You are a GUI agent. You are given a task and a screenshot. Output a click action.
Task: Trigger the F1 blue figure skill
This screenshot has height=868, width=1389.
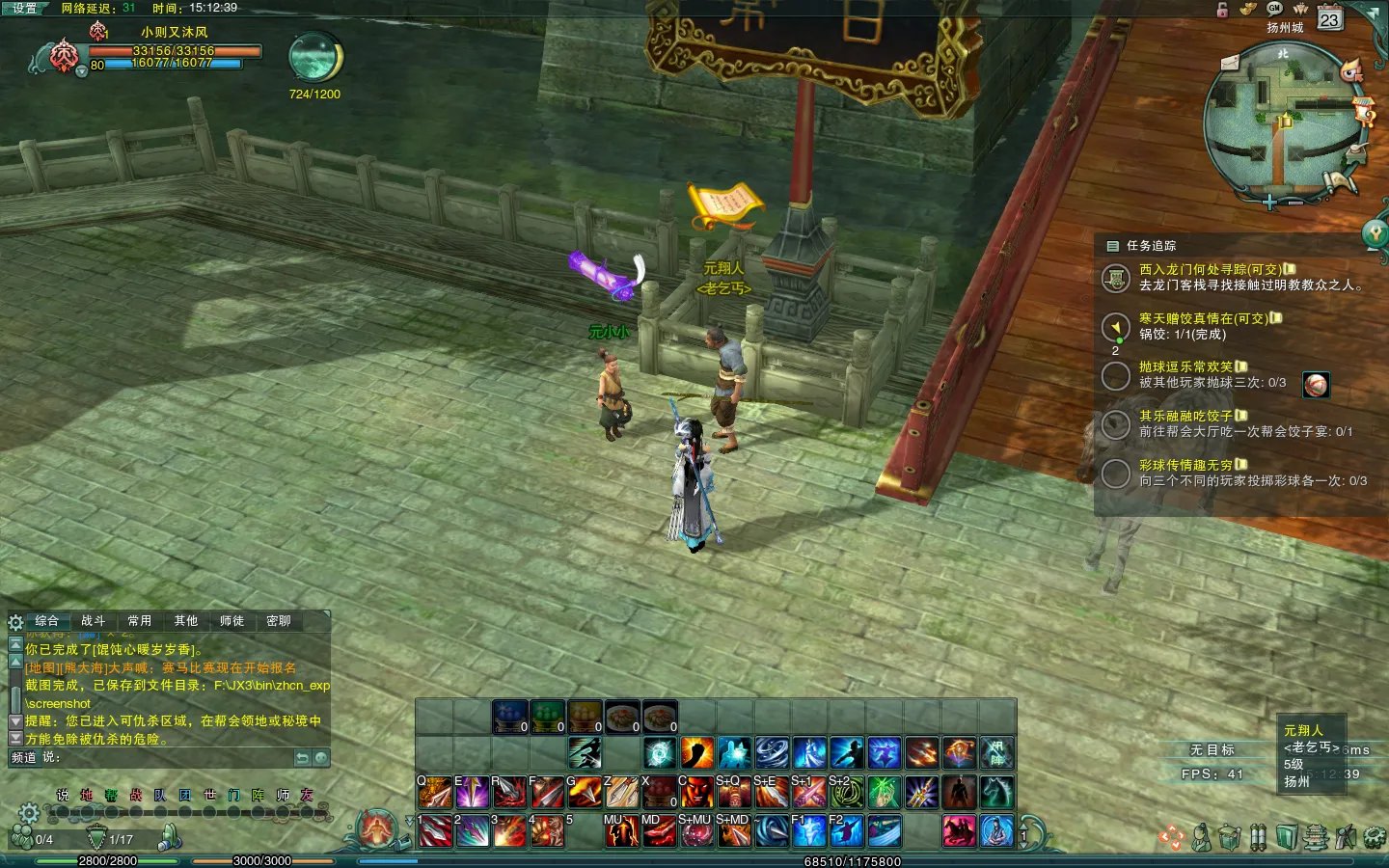point(808,830)
